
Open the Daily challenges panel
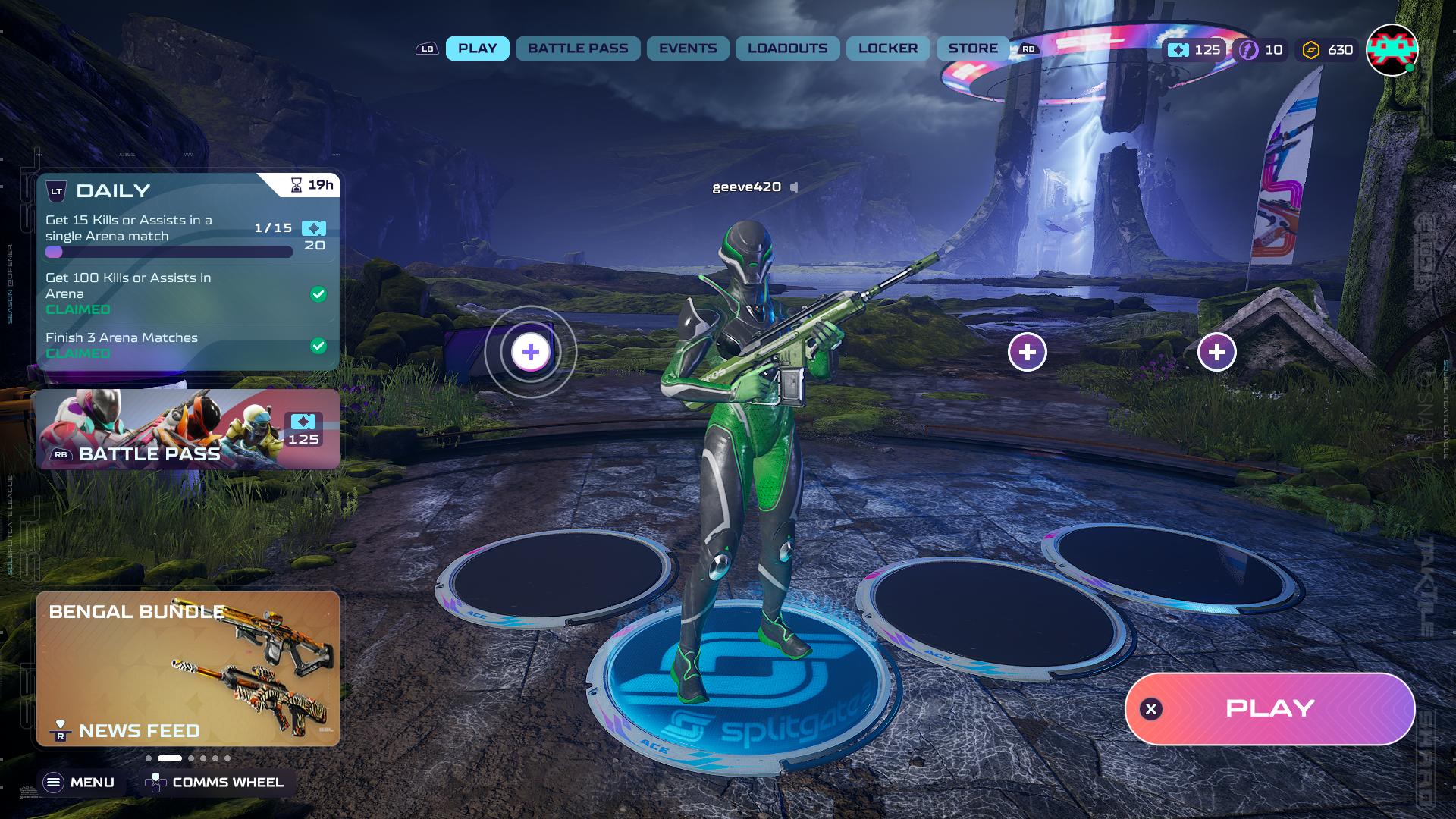113,190
